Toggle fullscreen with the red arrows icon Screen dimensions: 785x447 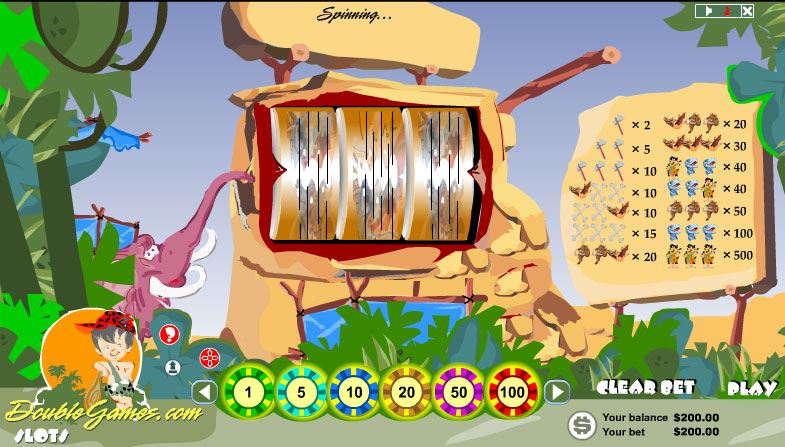[209, 357]
